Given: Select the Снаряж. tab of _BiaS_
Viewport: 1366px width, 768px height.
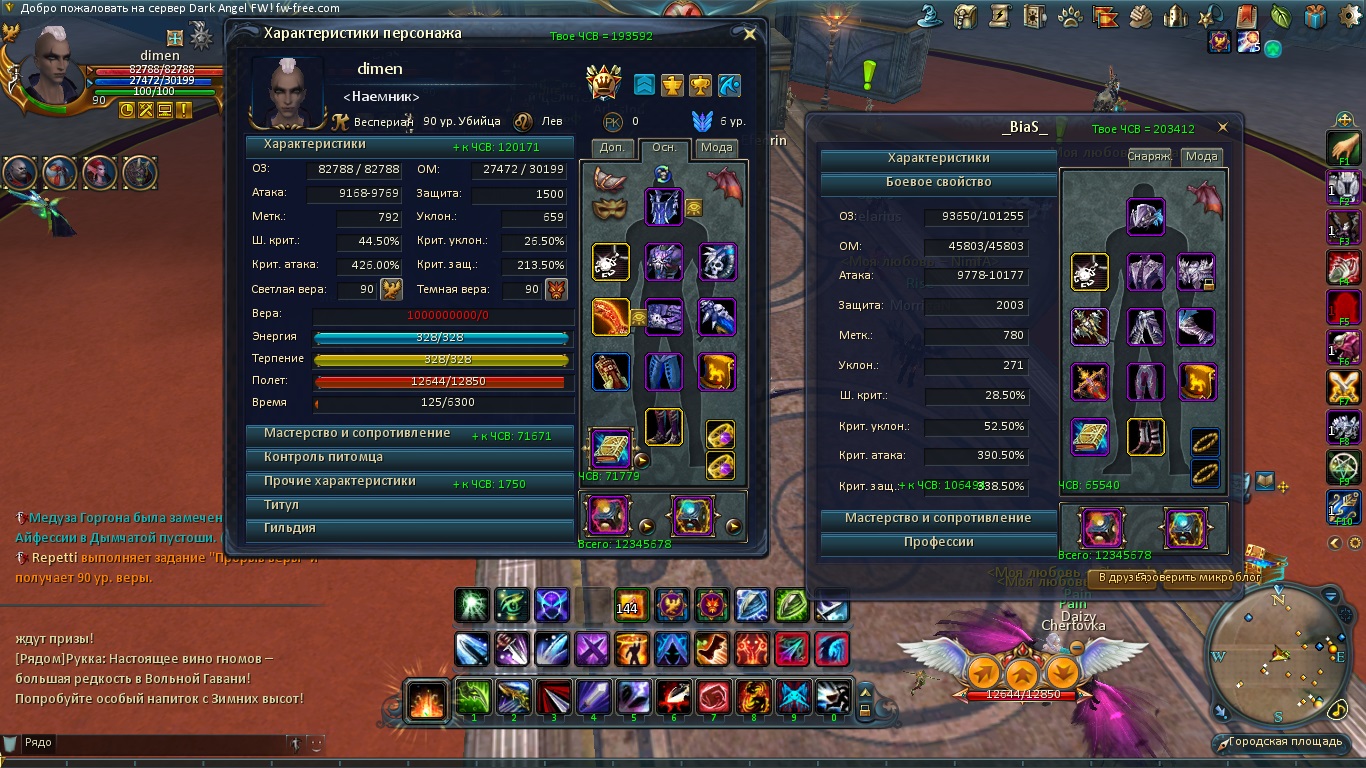Looking at the screenshot, I should 1150,157.
